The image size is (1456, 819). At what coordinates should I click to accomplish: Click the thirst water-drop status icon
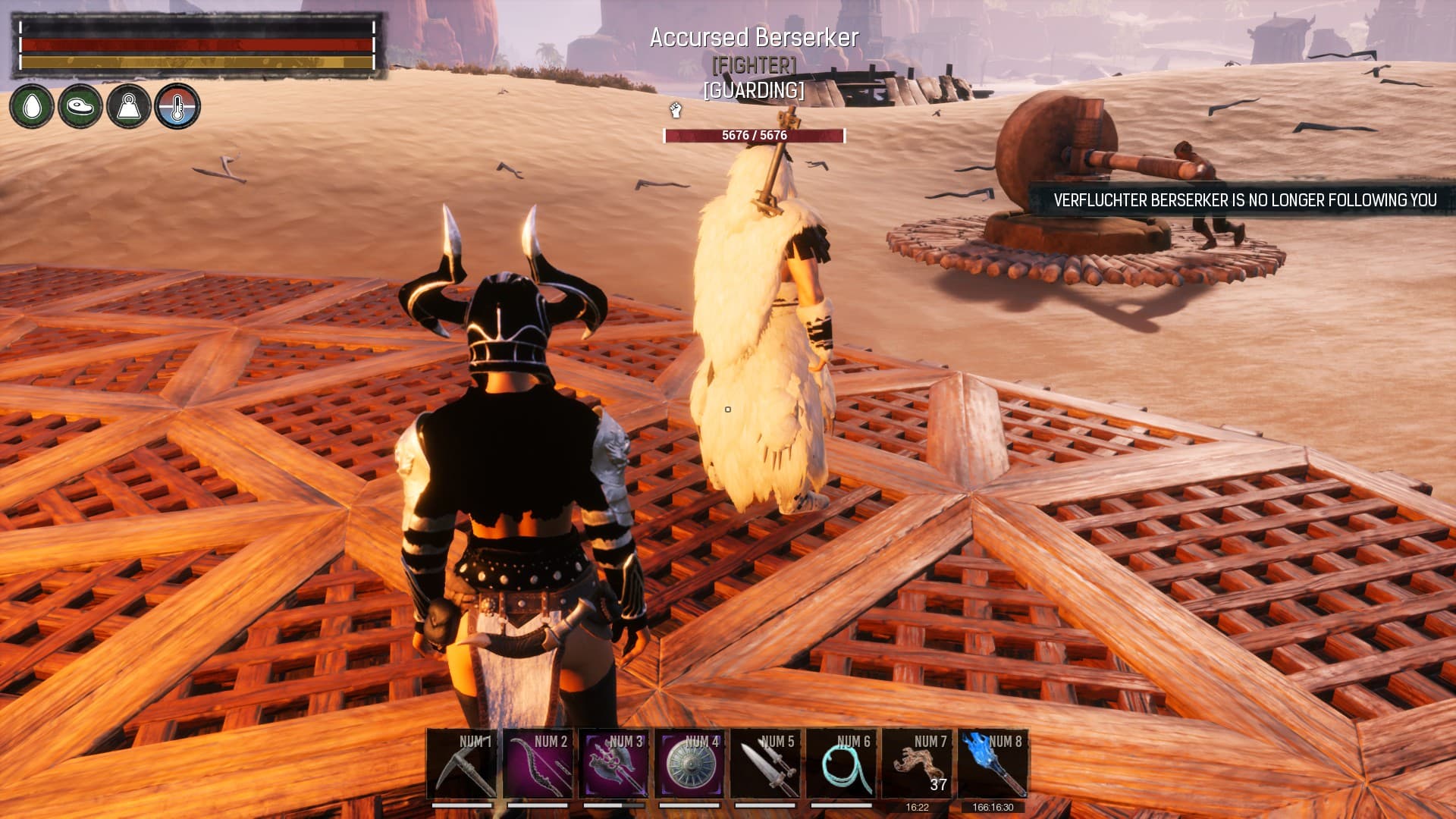tap(32, 106)
